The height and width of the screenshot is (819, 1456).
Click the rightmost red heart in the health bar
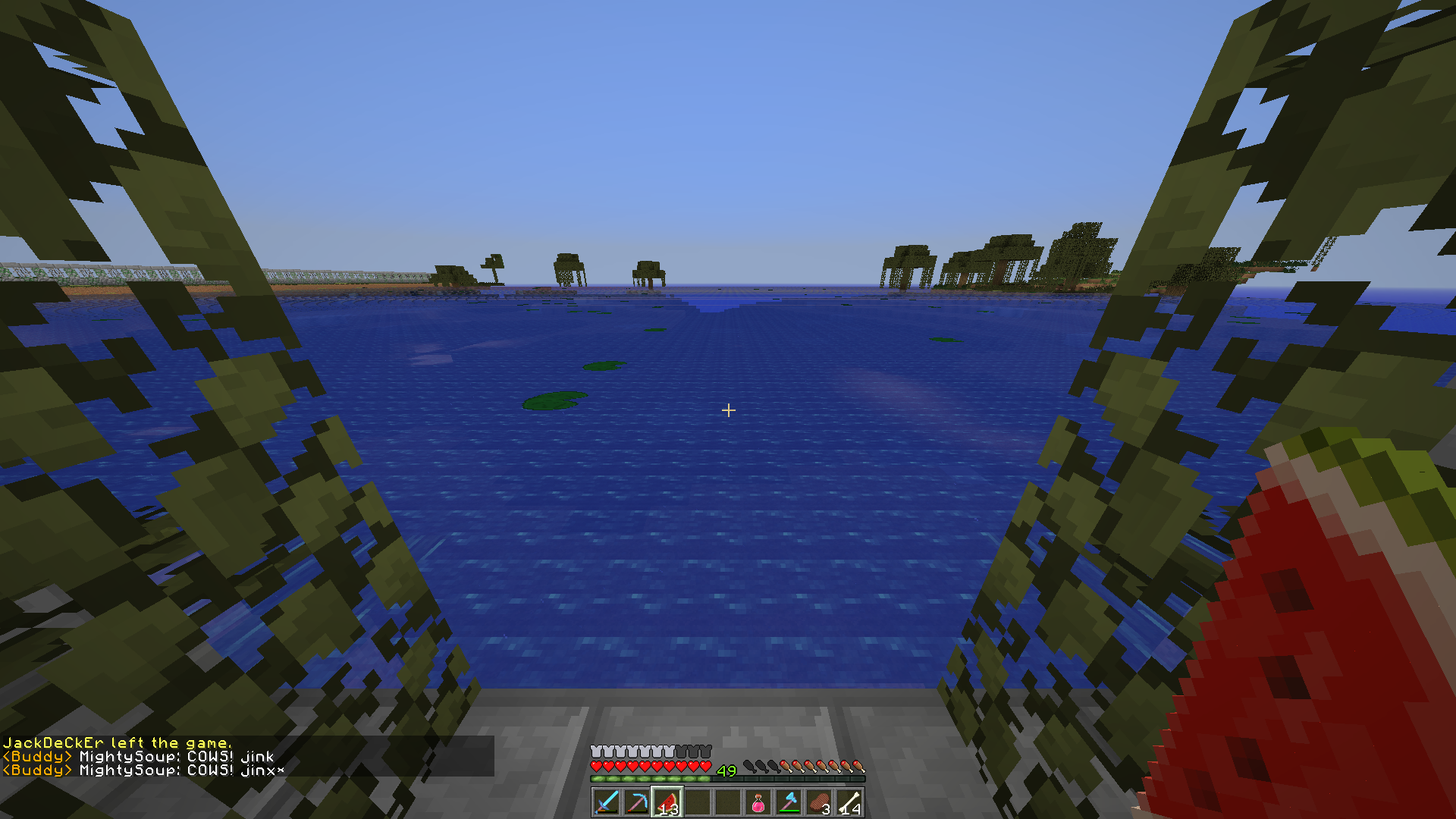pyautogui.click(x=704, y=766)
